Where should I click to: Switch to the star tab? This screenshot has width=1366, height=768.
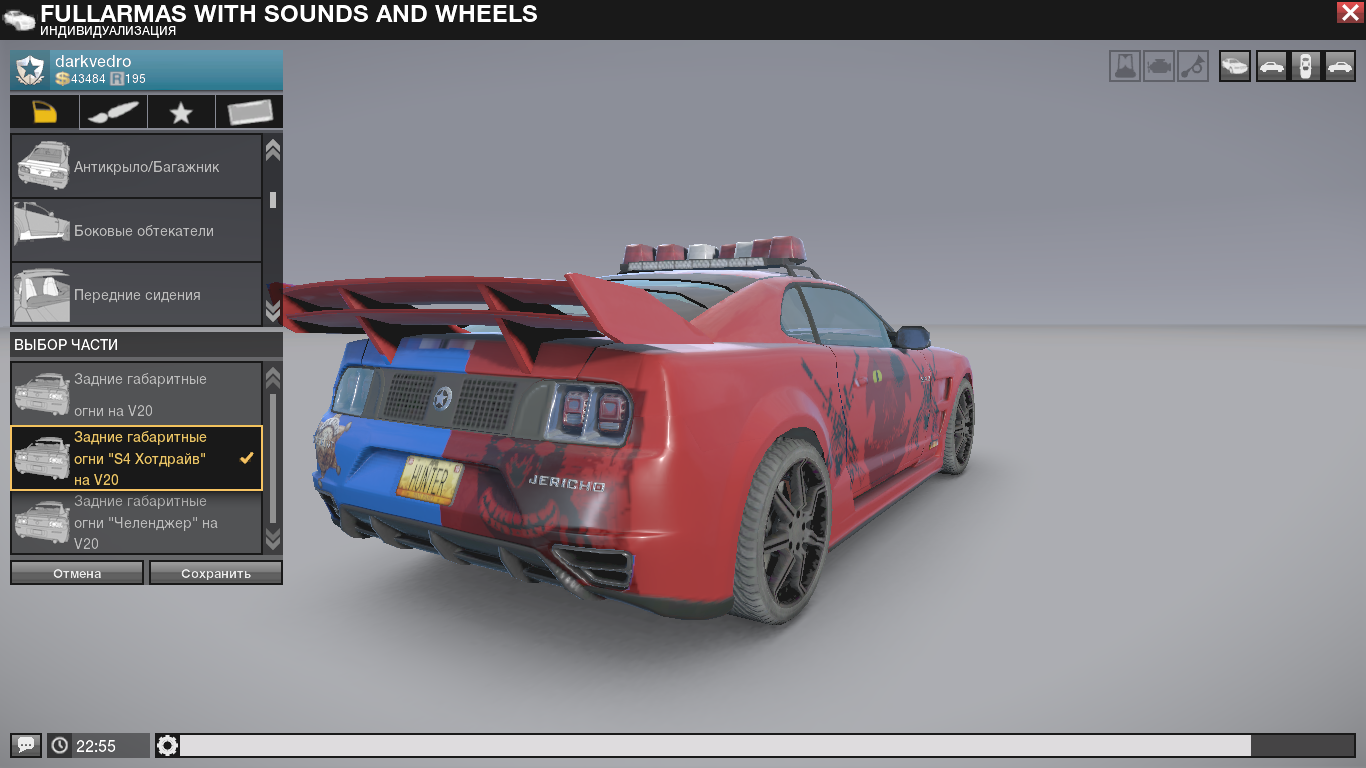(181, 112)
